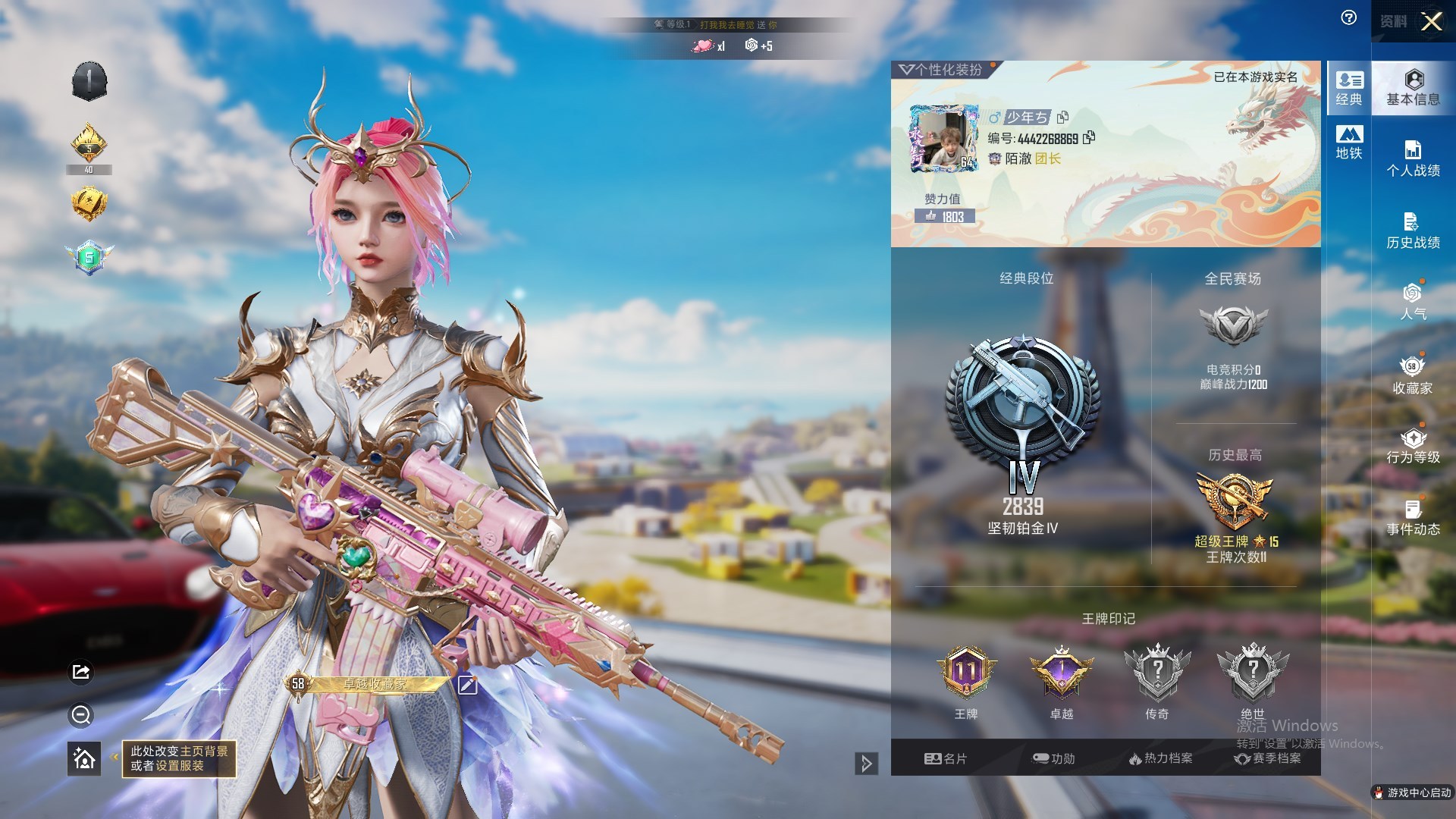Switch to 个人战绩 personal stats tab

[1413, 159]
